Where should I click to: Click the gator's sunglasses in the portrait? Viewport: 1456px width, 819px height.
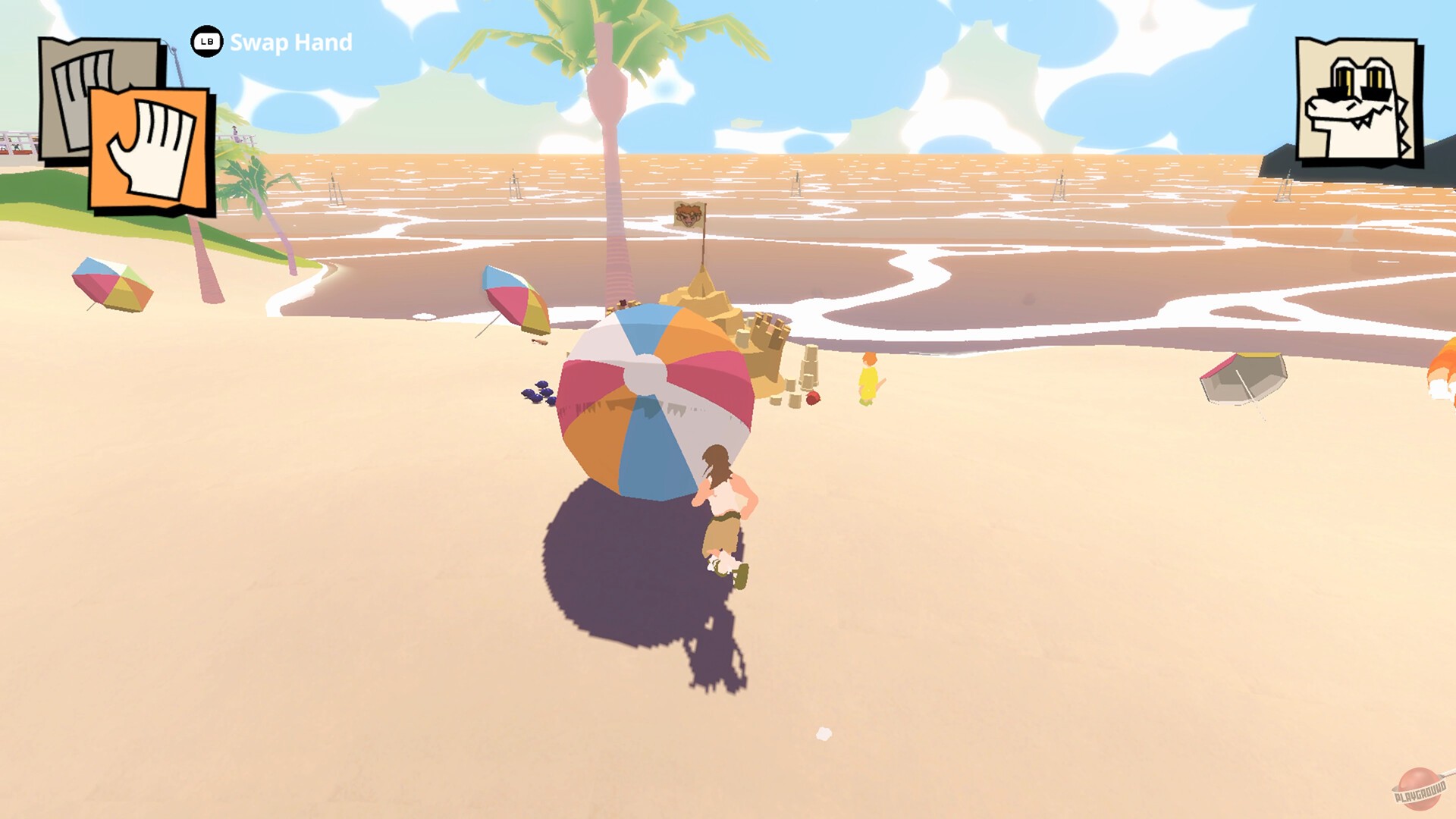click(x=1354, y=90)
